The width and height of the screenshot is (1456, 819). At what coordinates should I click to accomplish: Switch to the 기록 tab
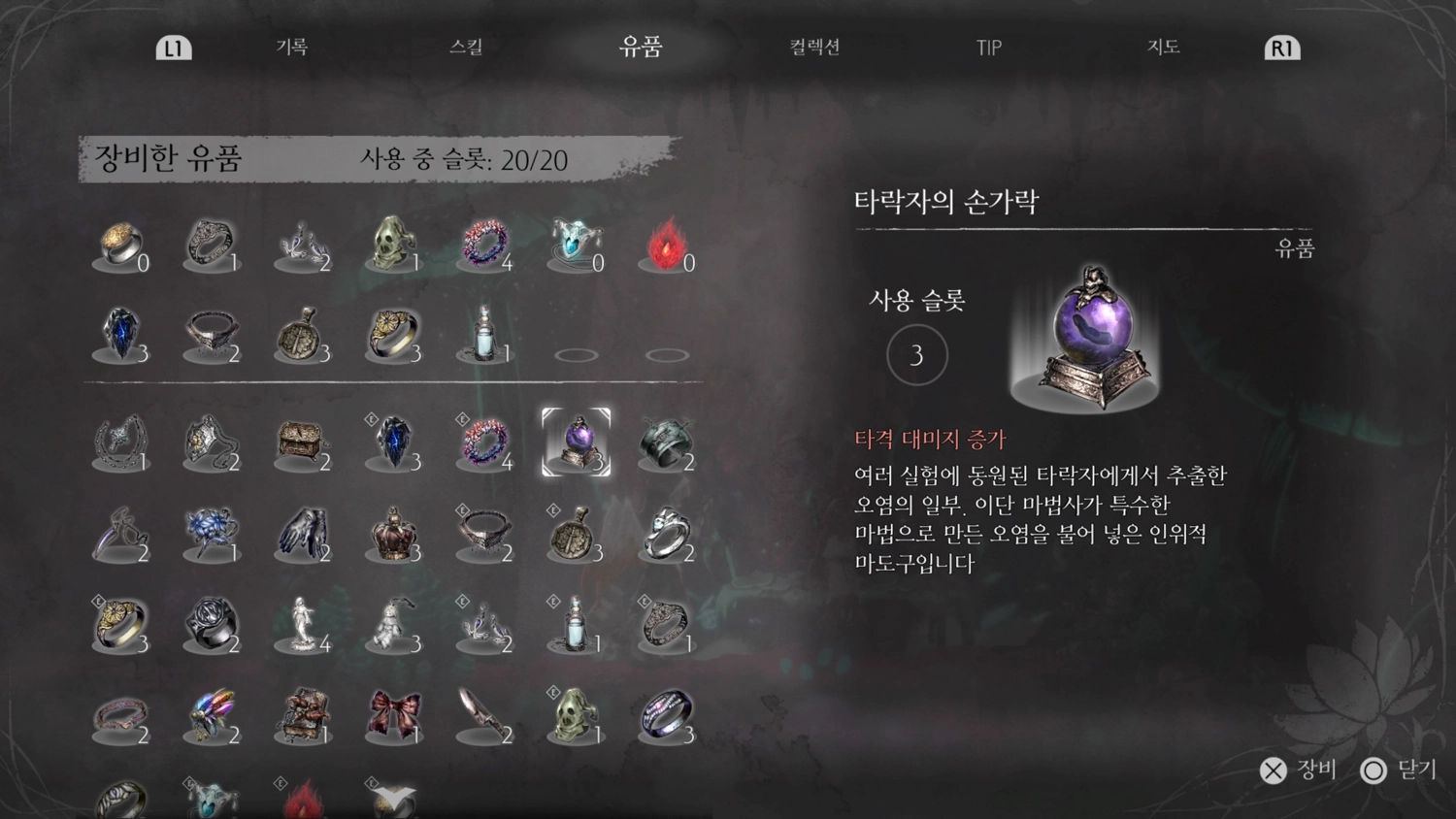[291, 47]
